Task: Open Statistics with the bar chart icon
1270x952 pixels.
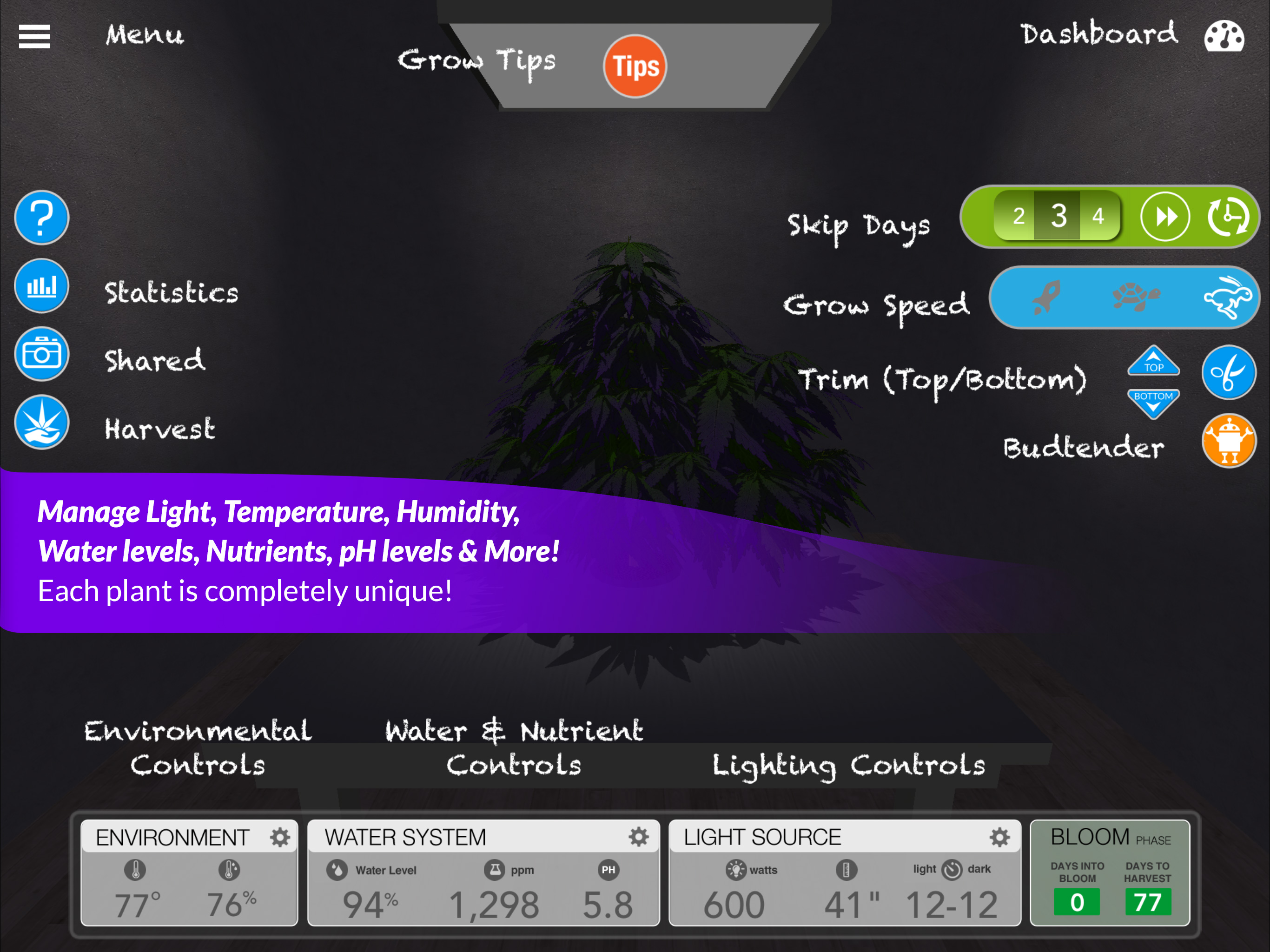Action: [x=41, y=285]
